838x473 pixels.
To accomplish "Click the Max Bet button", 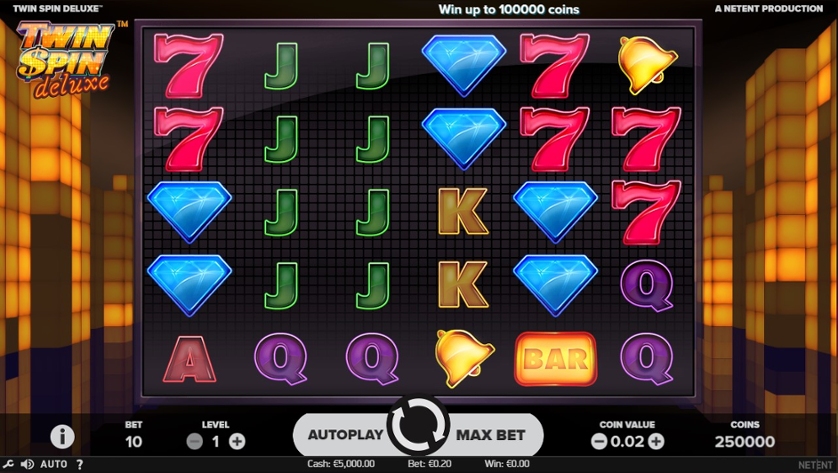I will (492, 435).
